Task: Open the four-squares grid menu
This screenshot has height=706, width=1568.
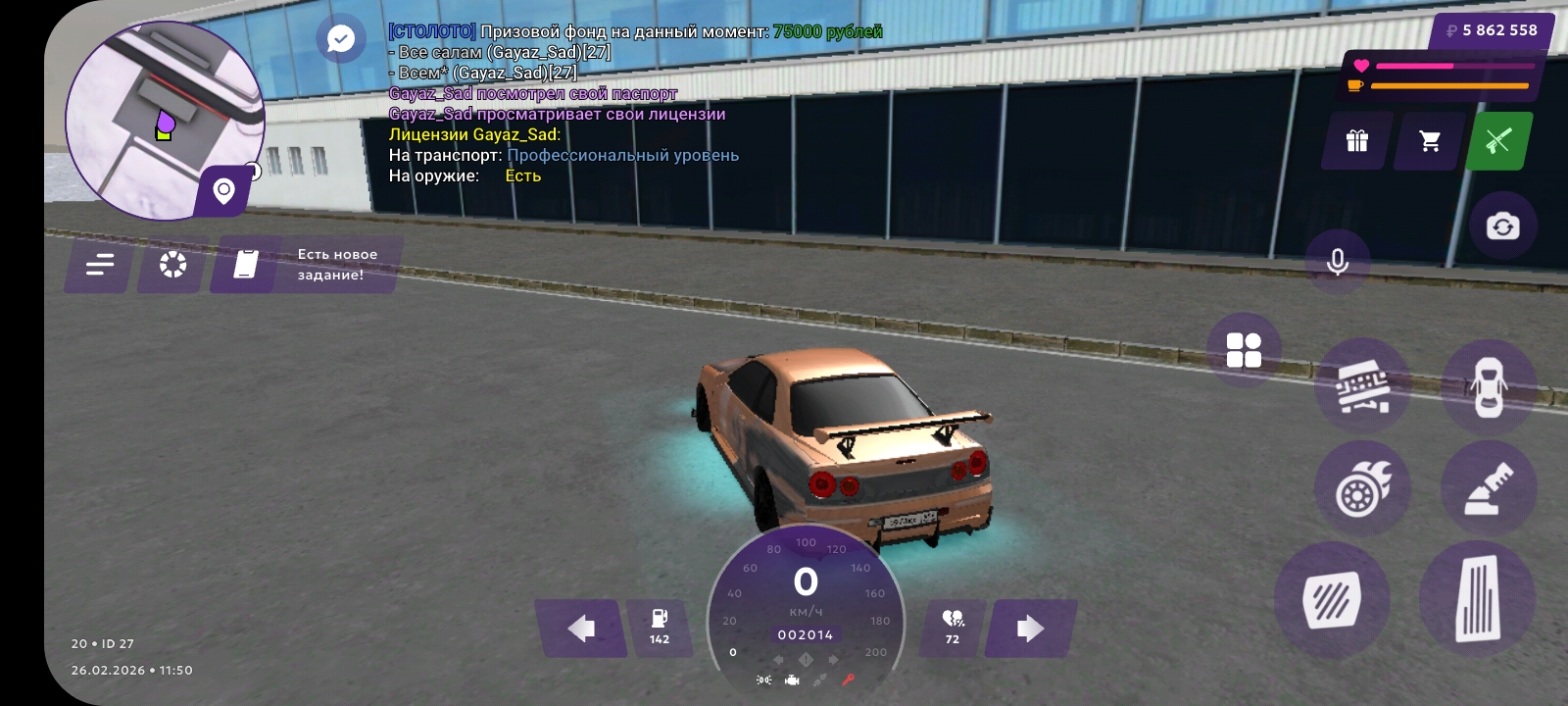Action: tap(1244, 350)
